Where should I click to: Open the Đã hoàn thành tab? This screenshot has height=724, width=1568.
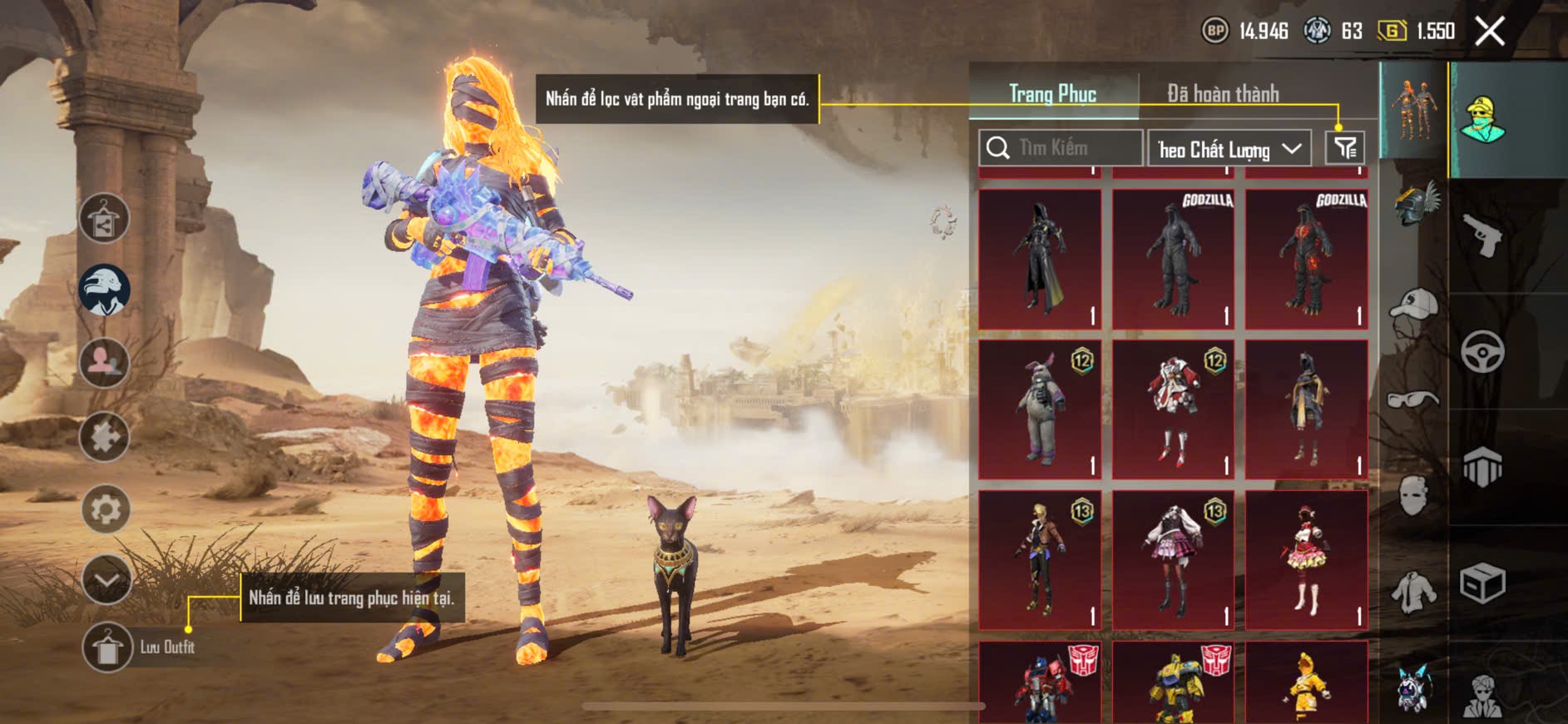[1222, 94]
